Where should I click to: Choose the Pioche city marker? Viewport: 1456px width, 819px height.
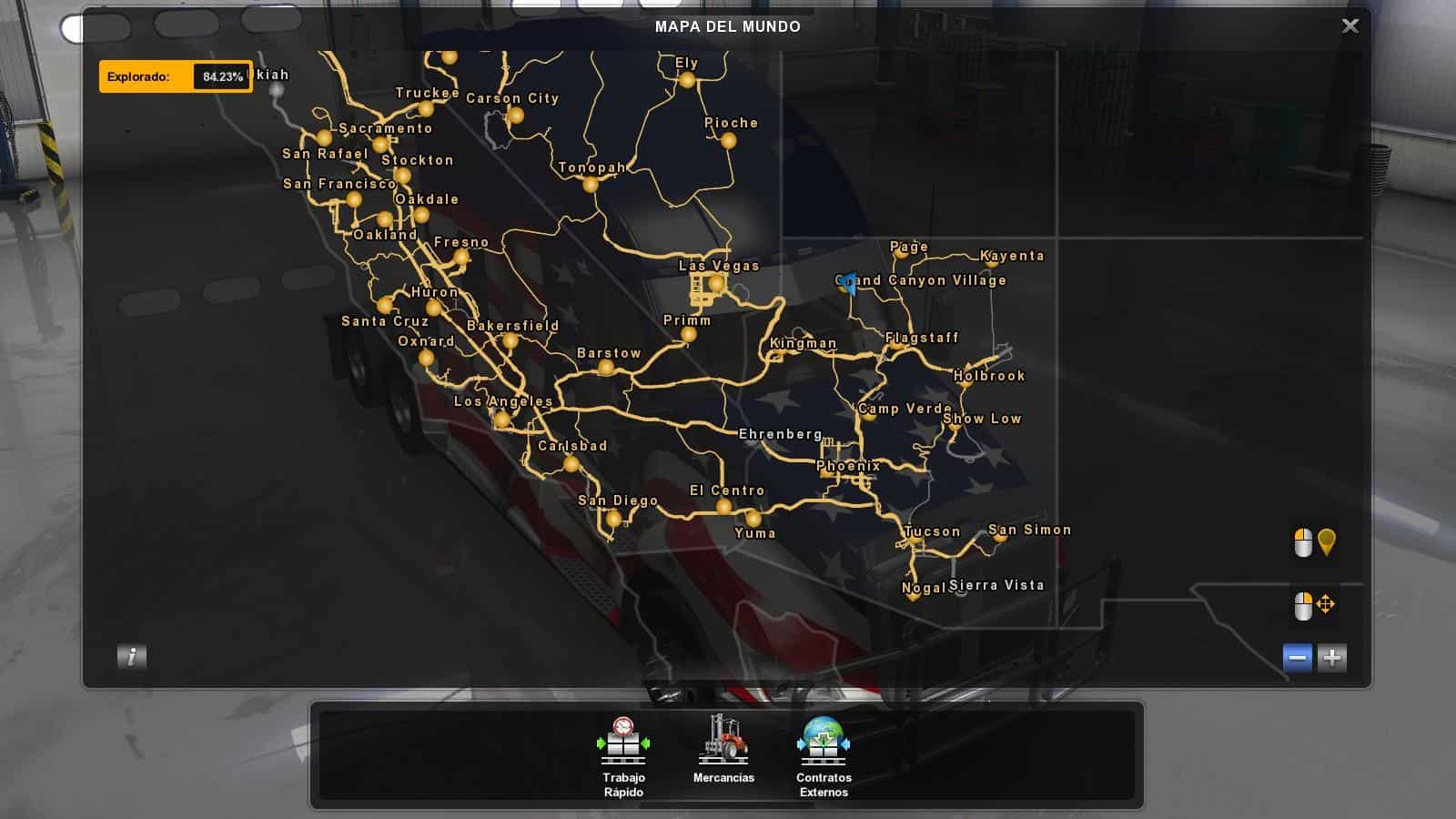tap(728, 140)
